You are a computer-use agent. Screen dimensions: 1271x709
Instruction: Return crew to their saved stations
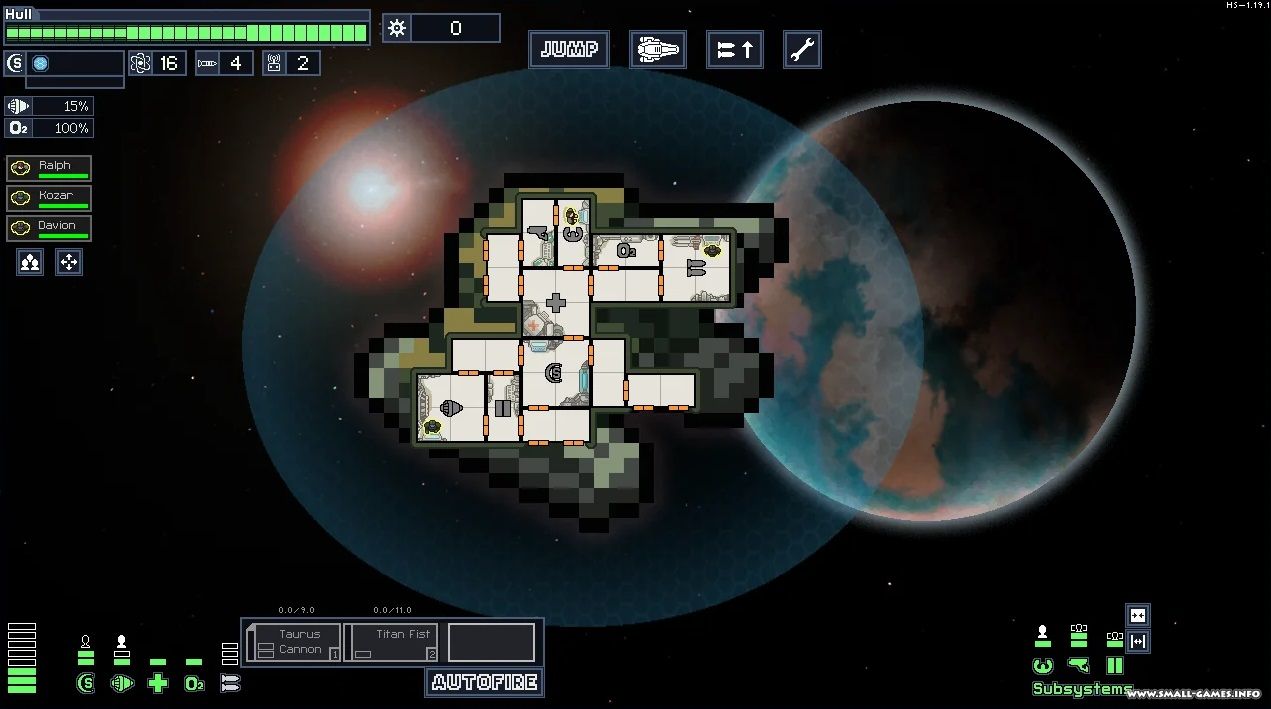point(68,263)
